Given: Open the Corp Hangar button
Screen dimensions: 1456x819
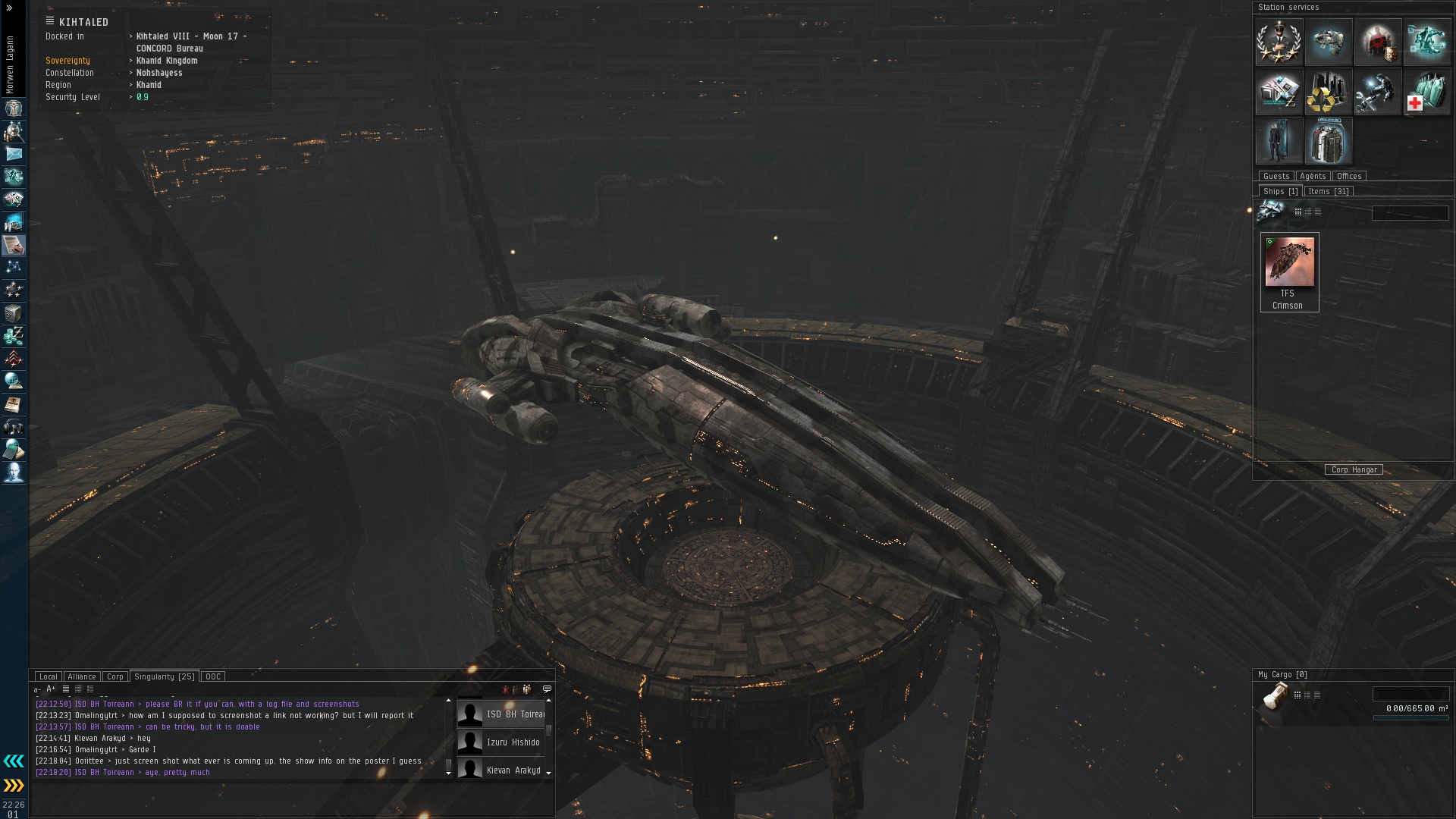Looking at the screenshot, I should 1354,469.
